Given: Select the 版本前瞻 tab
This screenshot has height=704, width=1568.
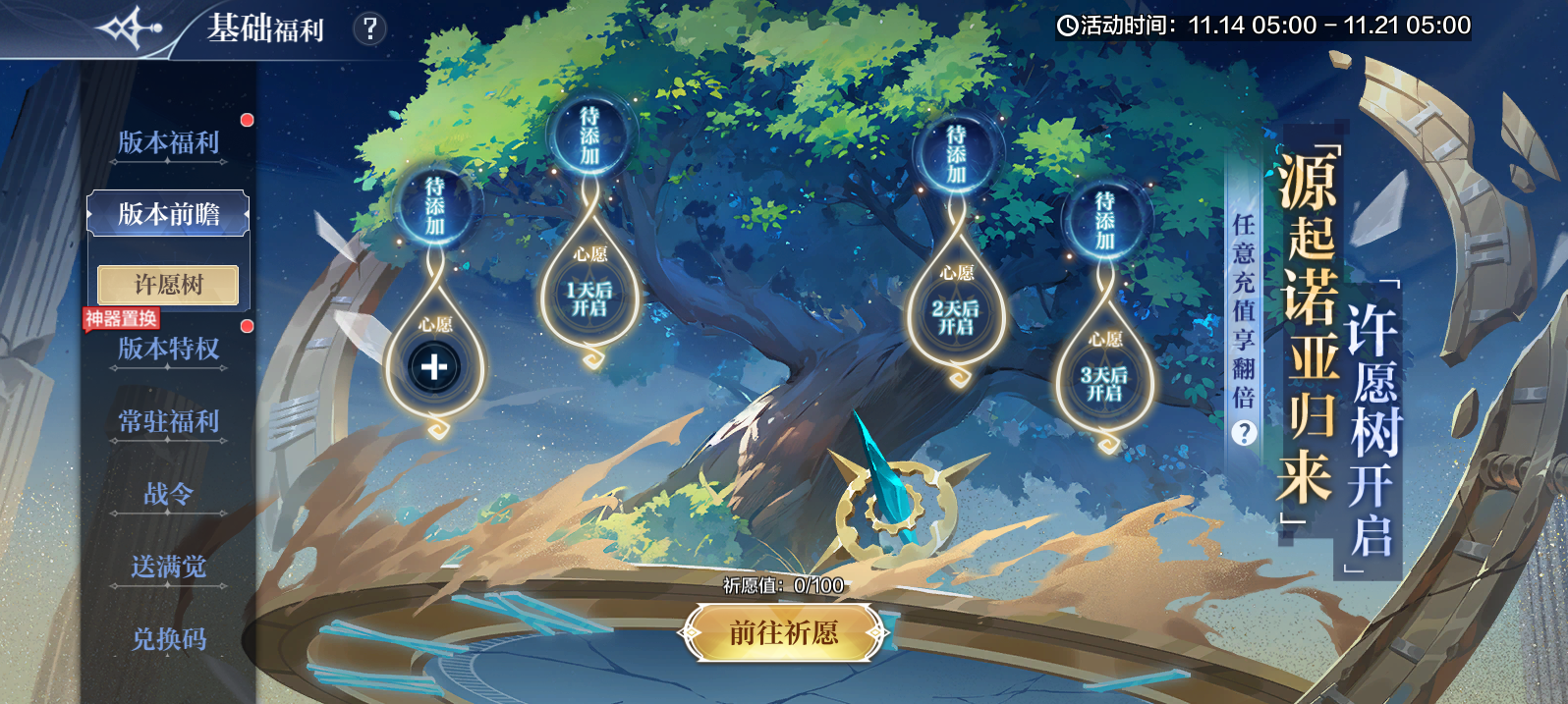Looking at the screenshot, I should [168, 214].
